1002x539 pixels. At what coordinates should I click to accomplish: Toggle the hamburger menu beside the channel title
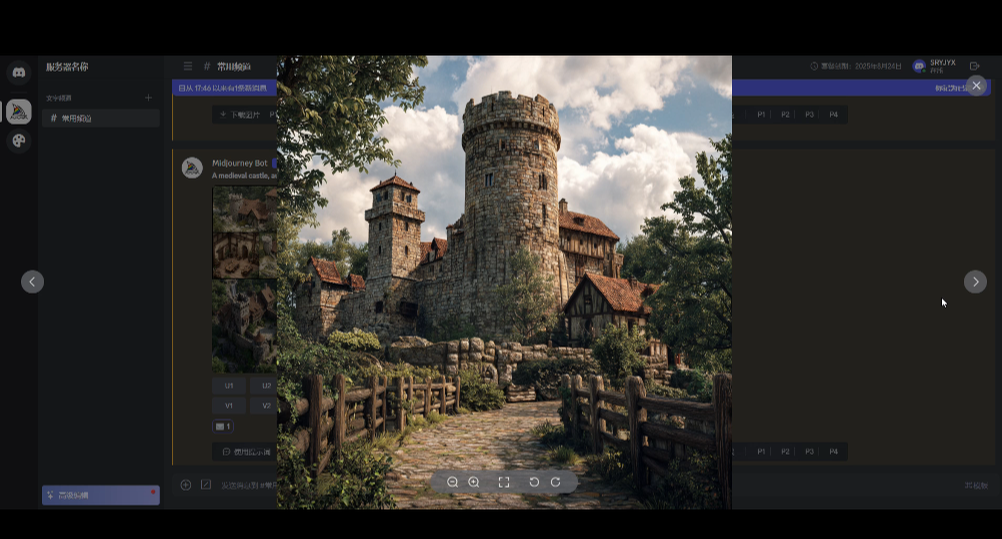[187, 66]
